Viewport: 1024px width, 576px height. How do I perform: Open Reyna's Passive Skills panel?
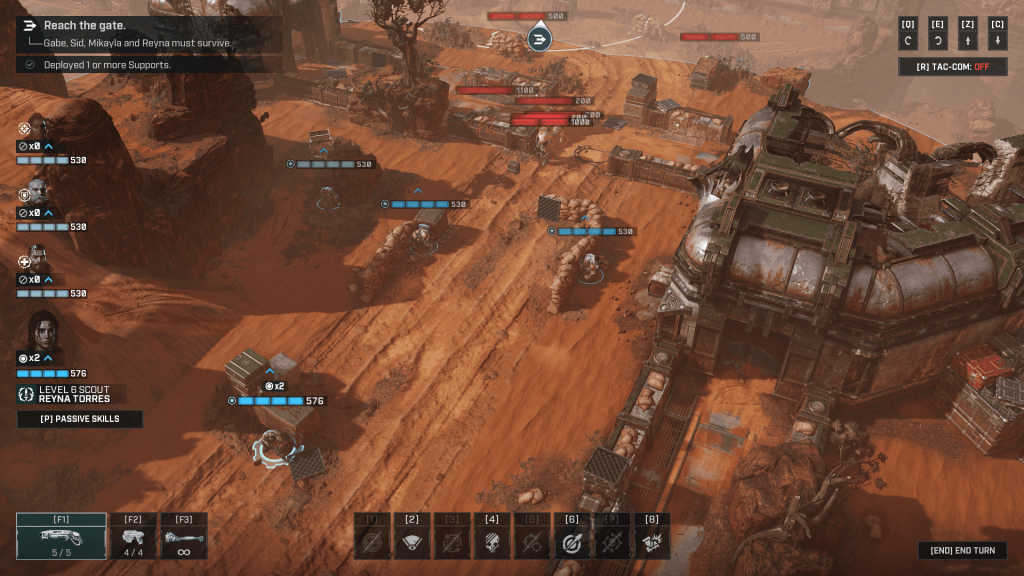[x=80, y=419]
